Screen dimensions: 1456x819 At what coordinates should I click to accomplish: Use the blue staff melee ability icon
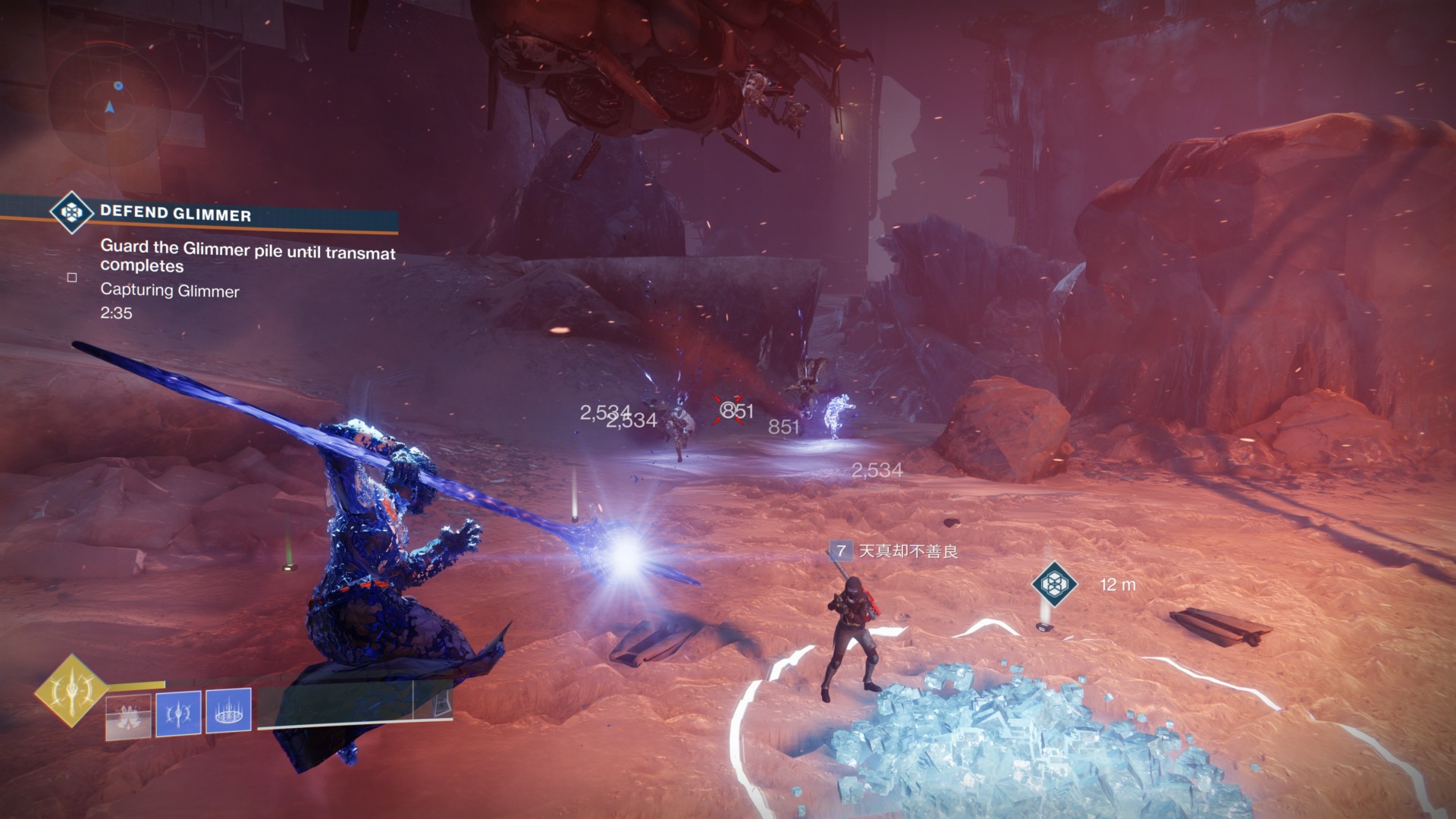pyautogui.click(x=178, y=713)
